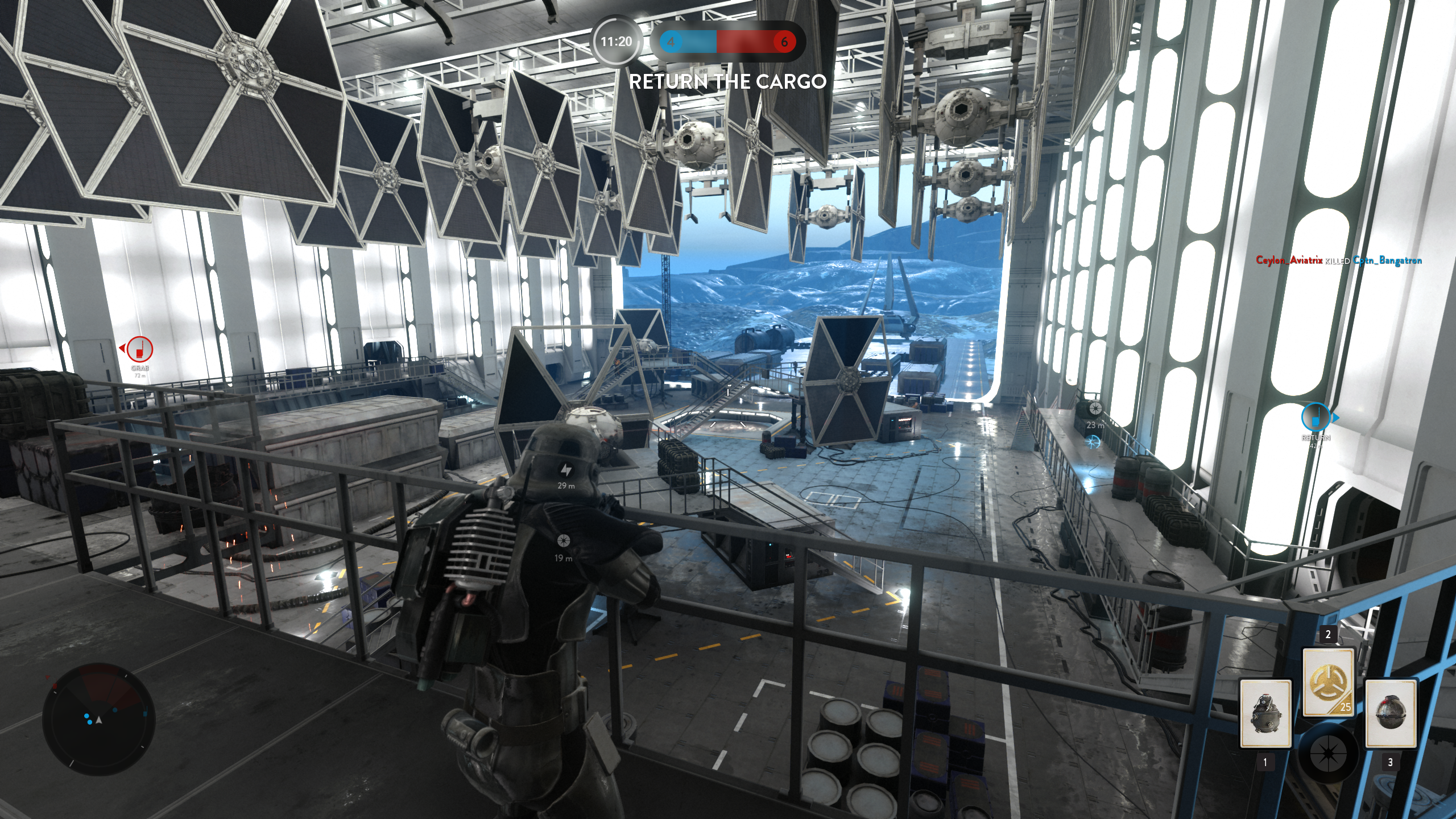
Task: Toggle the match timer showing 11:20
Action: pos(616,42)
